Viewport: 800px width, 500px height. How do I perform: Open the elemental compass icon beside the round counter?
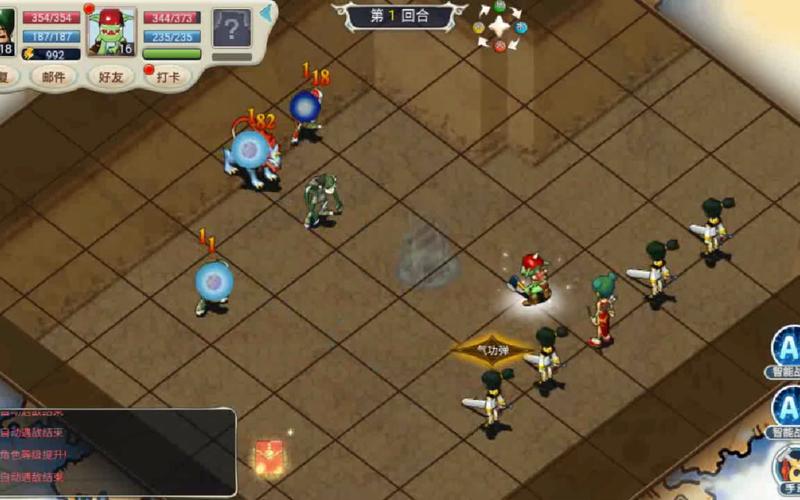pos(499,27)
